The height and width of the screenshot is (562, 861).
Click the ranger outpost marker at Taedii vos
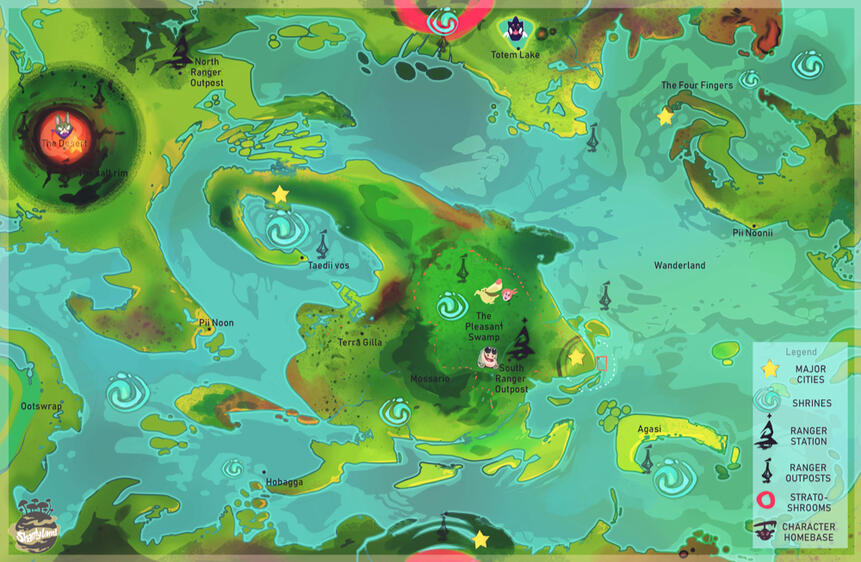click(322, 244)
